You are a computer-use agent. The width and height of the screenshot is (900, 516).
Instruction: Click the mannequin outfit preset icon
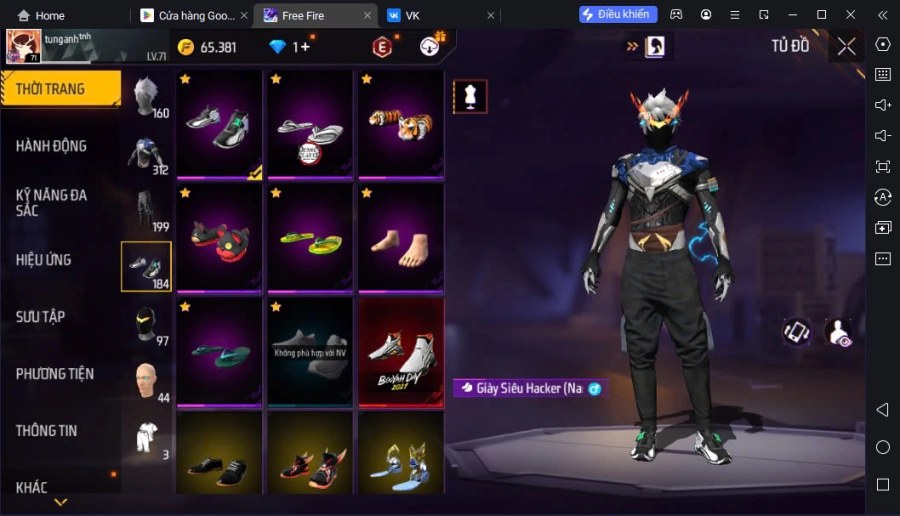click(x=470, y=97)
